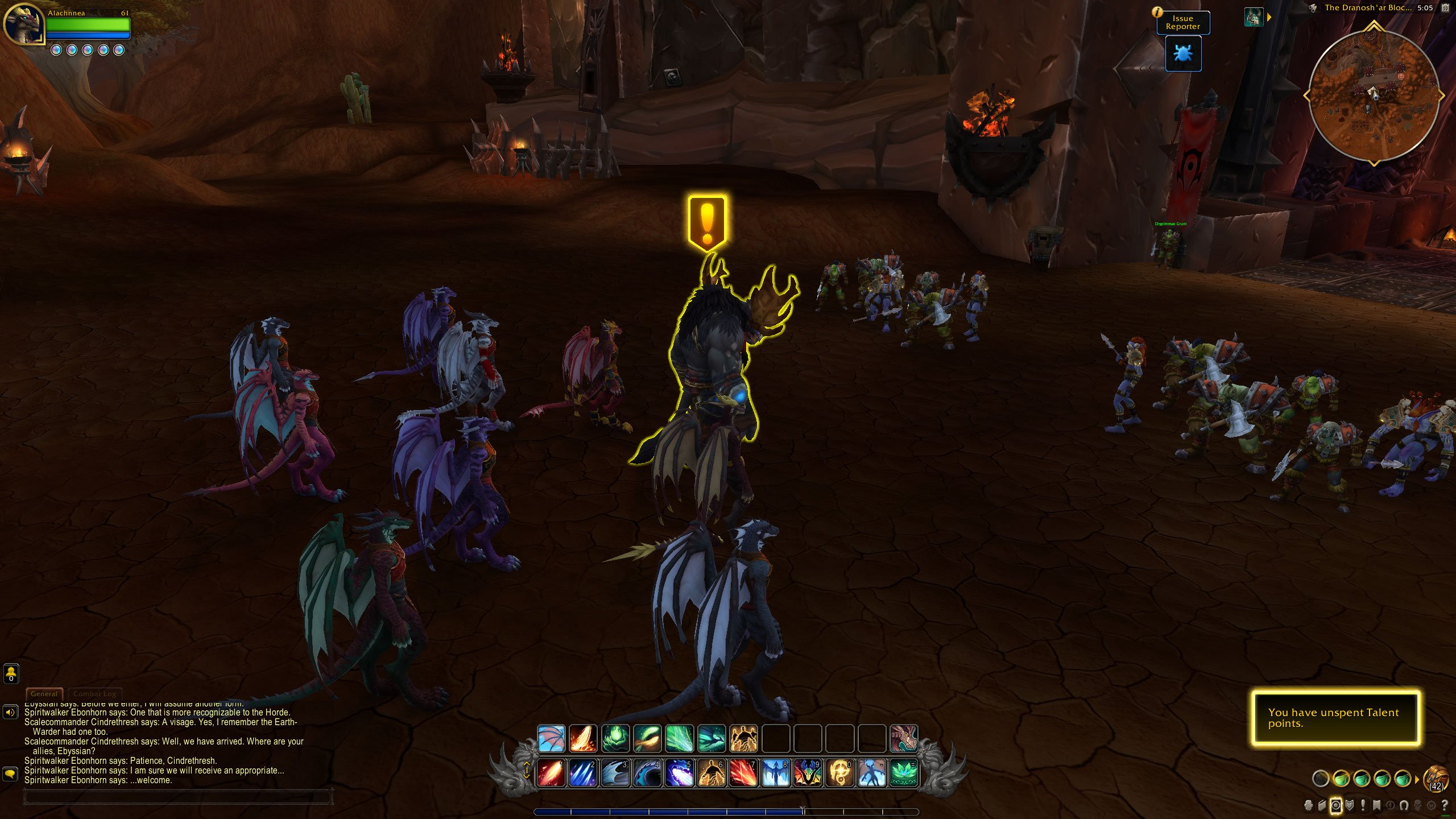
Task: Click the chat speech bubble button
Action: [10, 773]
